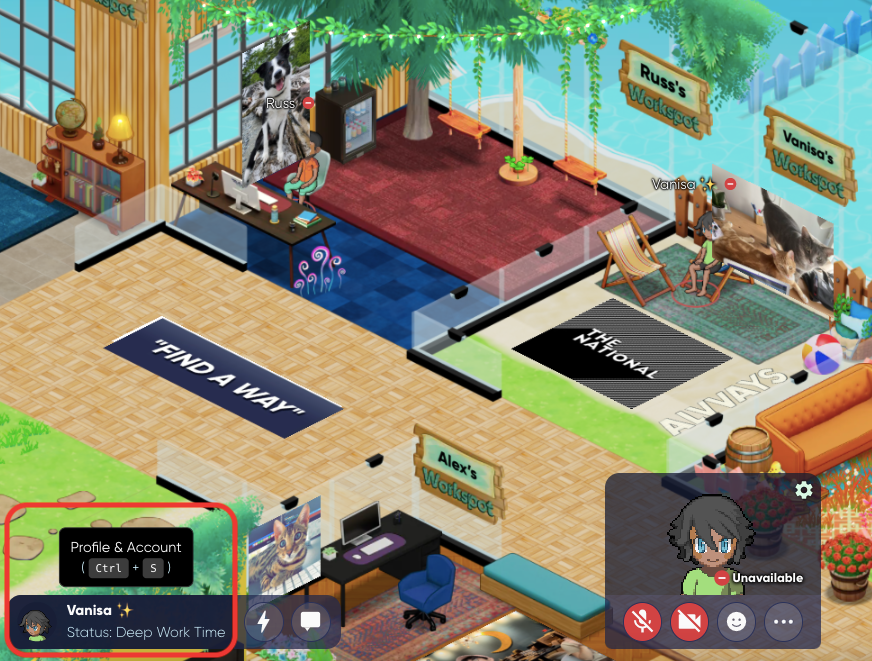872x661 pixels.
Task: Open the chat speech bubble button
Action: (311, 621)
